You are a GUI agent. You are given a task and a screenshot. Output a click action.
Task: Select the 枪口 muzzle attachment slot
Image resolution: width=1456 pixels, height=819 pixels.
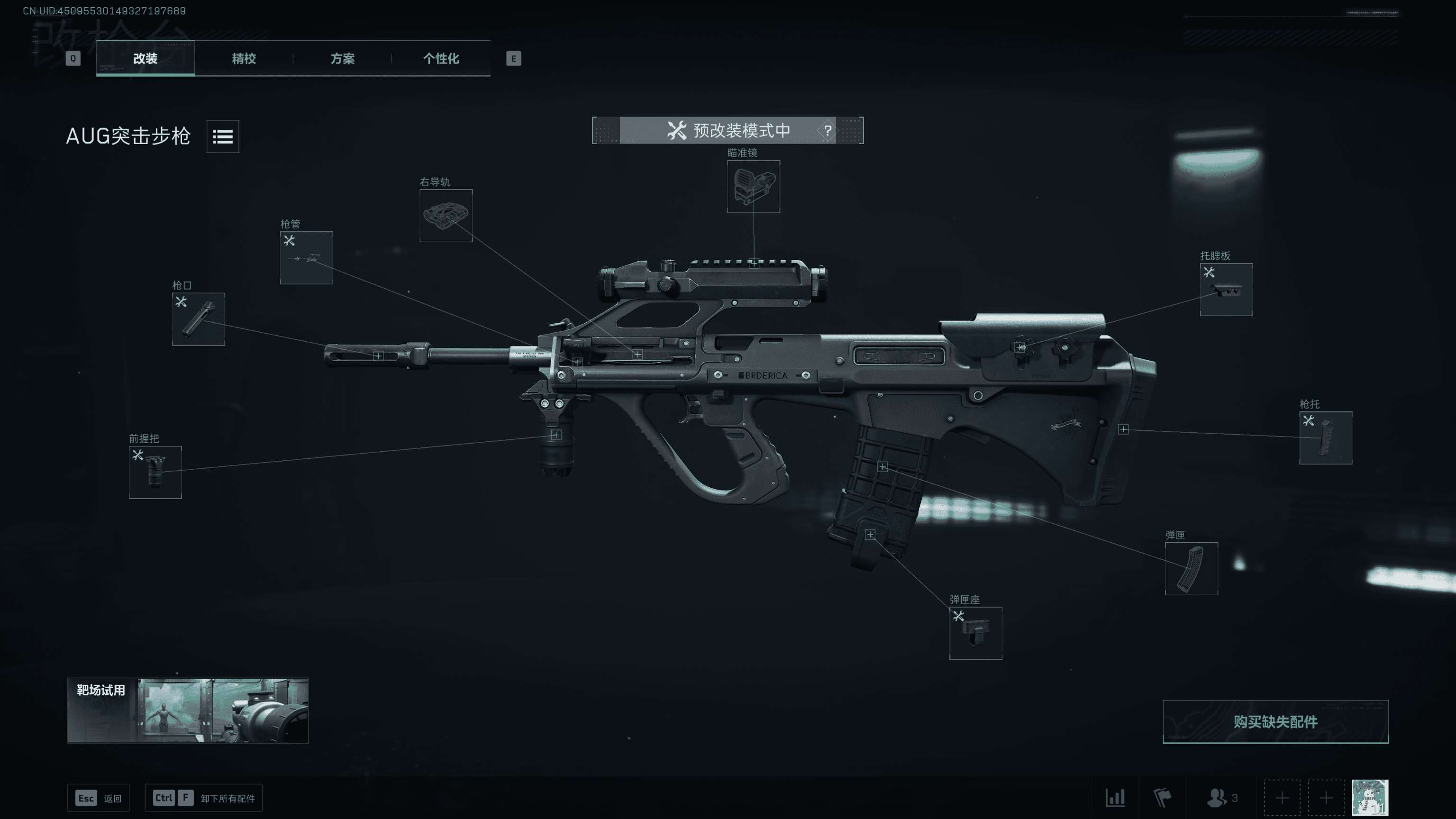199,319
